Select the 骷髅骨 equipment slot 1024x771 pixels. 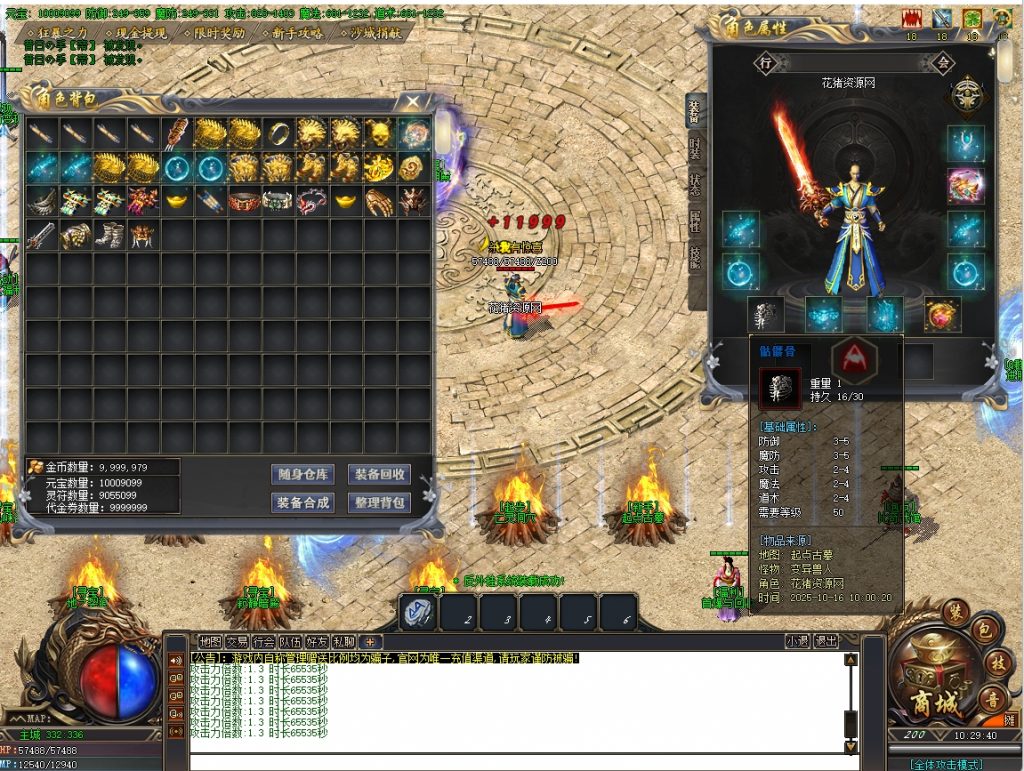click(765, 314)
